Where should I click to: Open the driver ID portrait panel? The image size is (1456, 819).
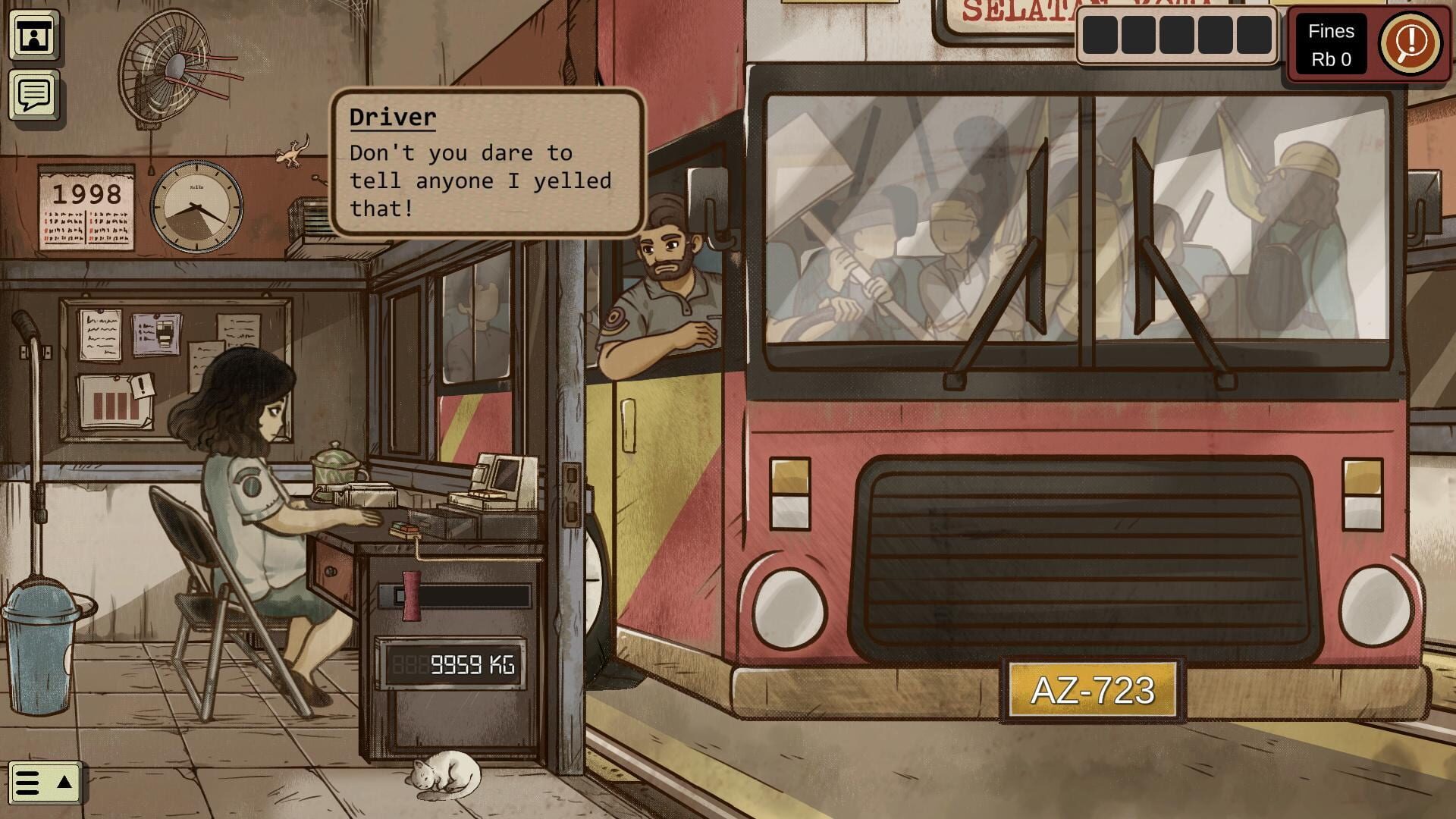click(34, 36)
